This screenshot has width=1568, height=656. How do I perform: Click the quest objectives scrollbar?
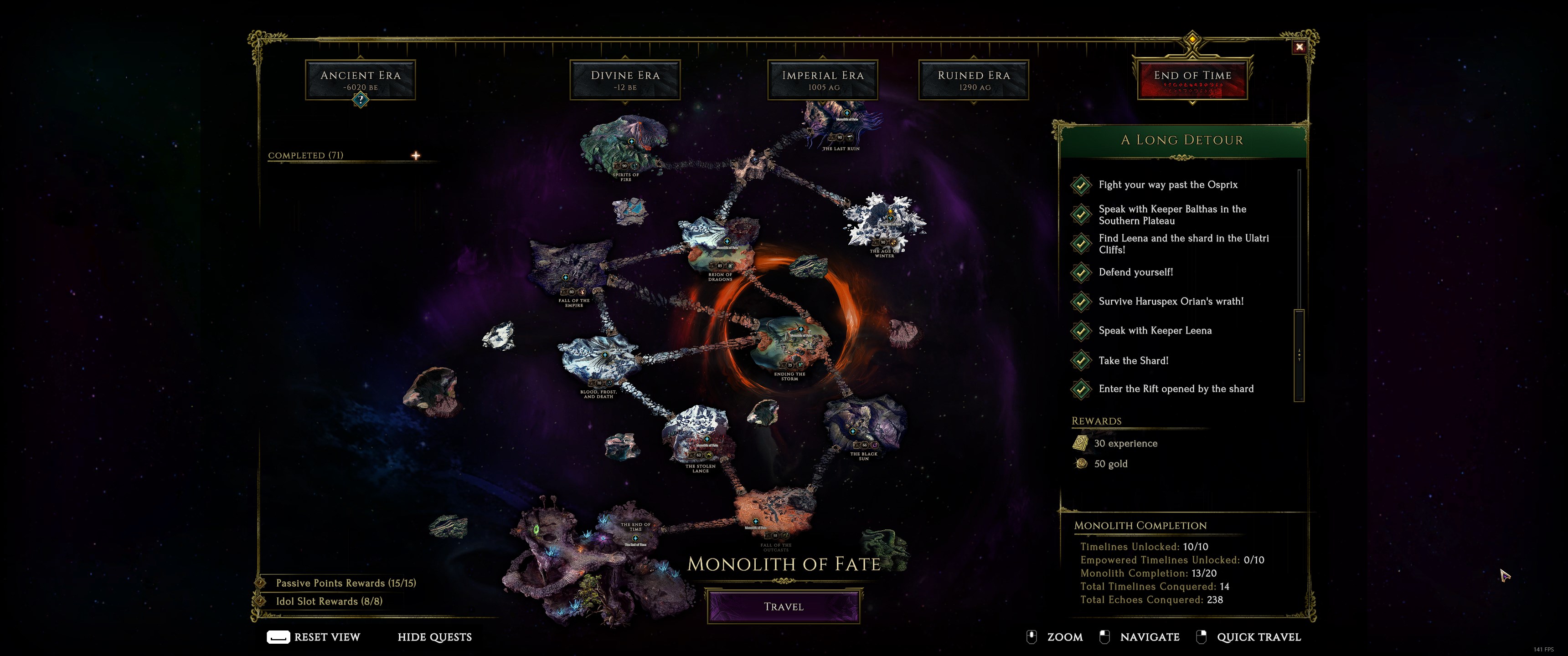1299,354
